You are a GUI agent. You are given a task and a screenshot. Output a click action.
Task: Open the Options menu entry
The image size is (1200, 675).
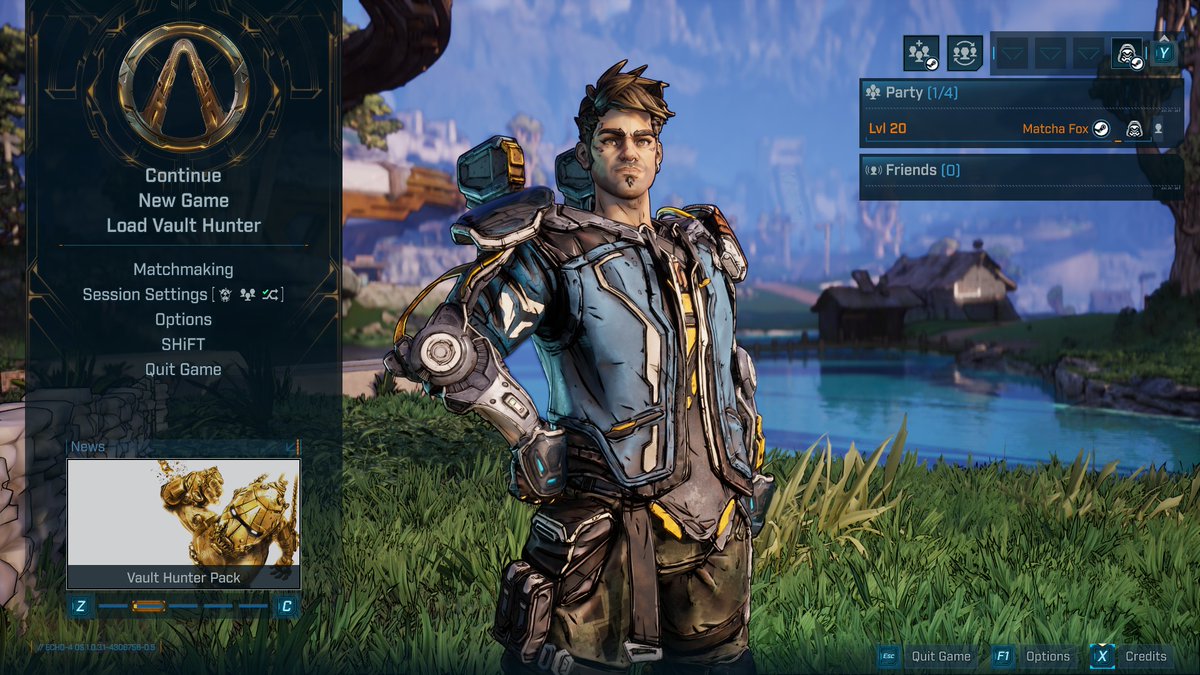point(183,319)
